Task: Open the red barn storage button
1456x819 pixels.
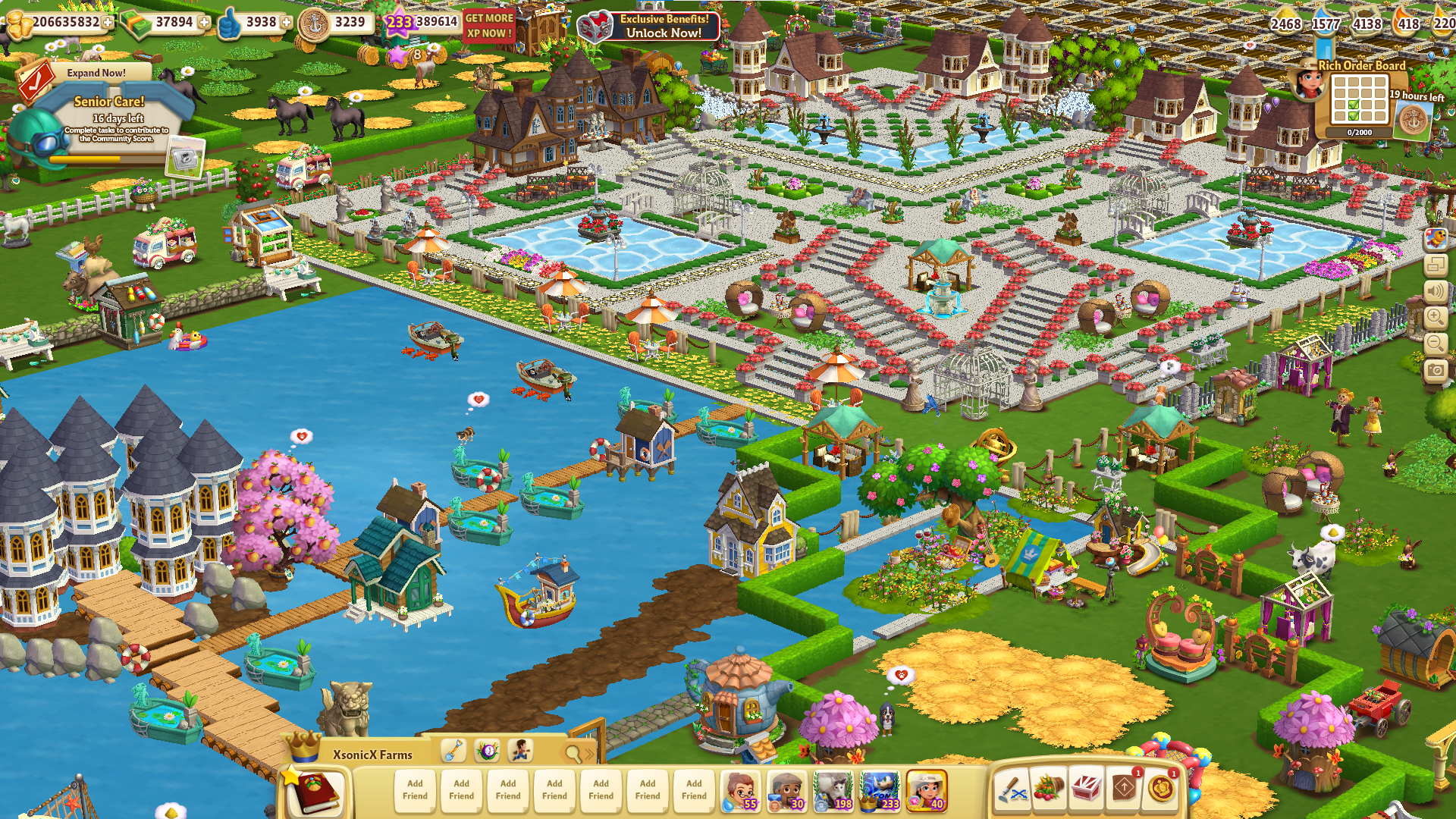Action: (1086, 790)
